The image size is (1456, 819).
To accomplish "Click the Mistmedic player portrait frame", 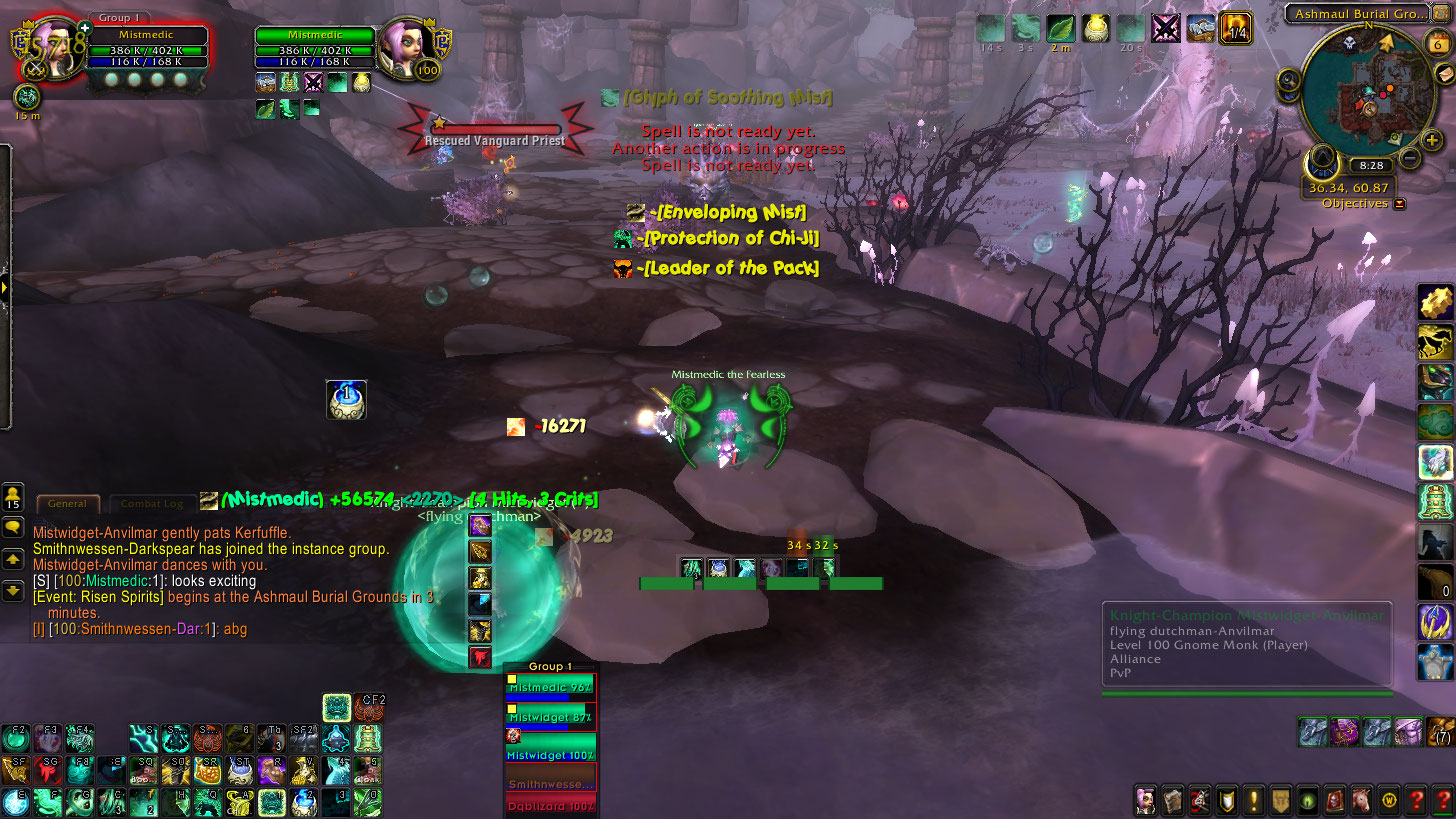I will [x=50, y=48].
